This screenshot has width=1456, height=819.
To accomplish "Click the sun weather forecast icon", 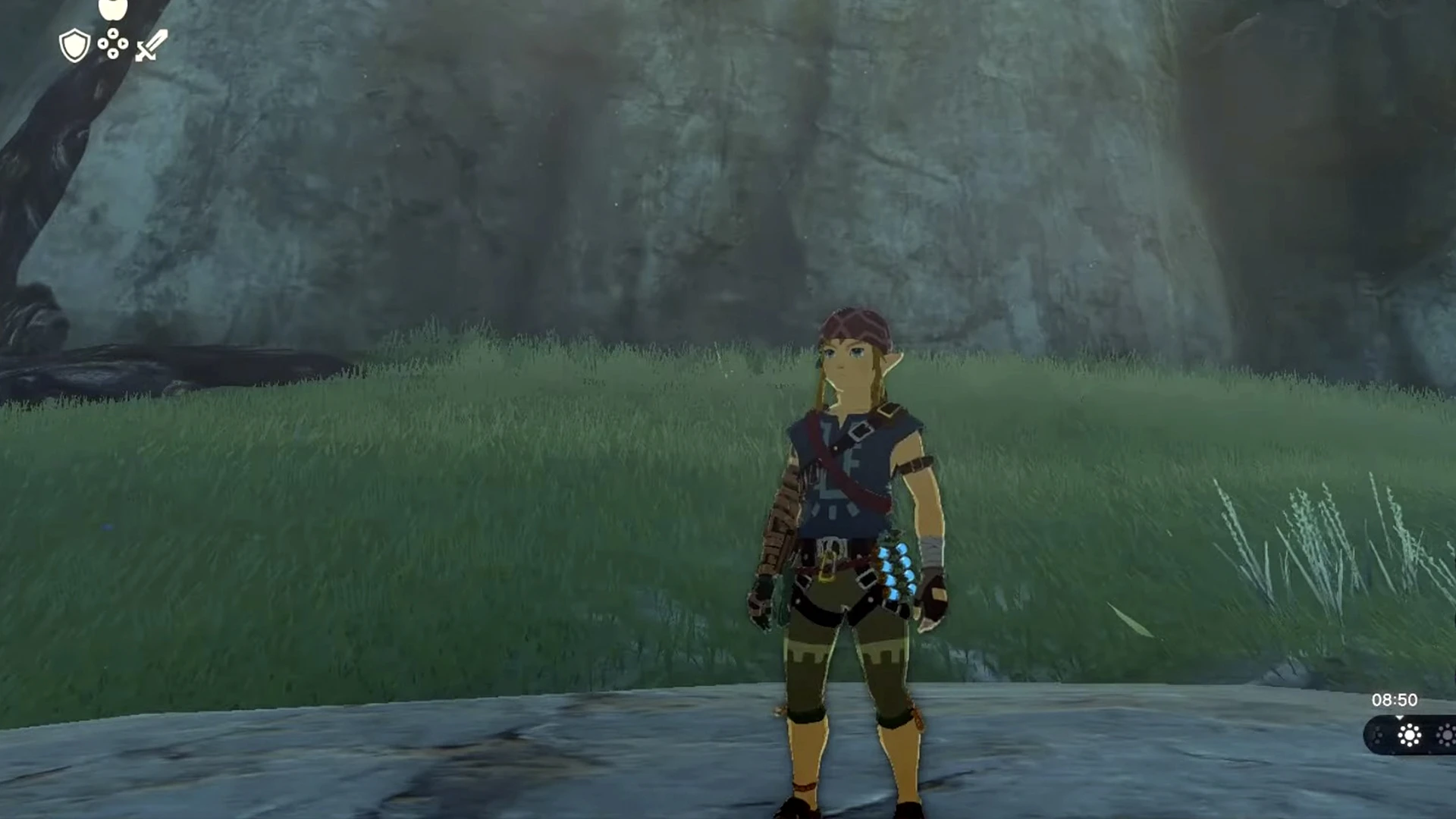I will point(1409,735).
